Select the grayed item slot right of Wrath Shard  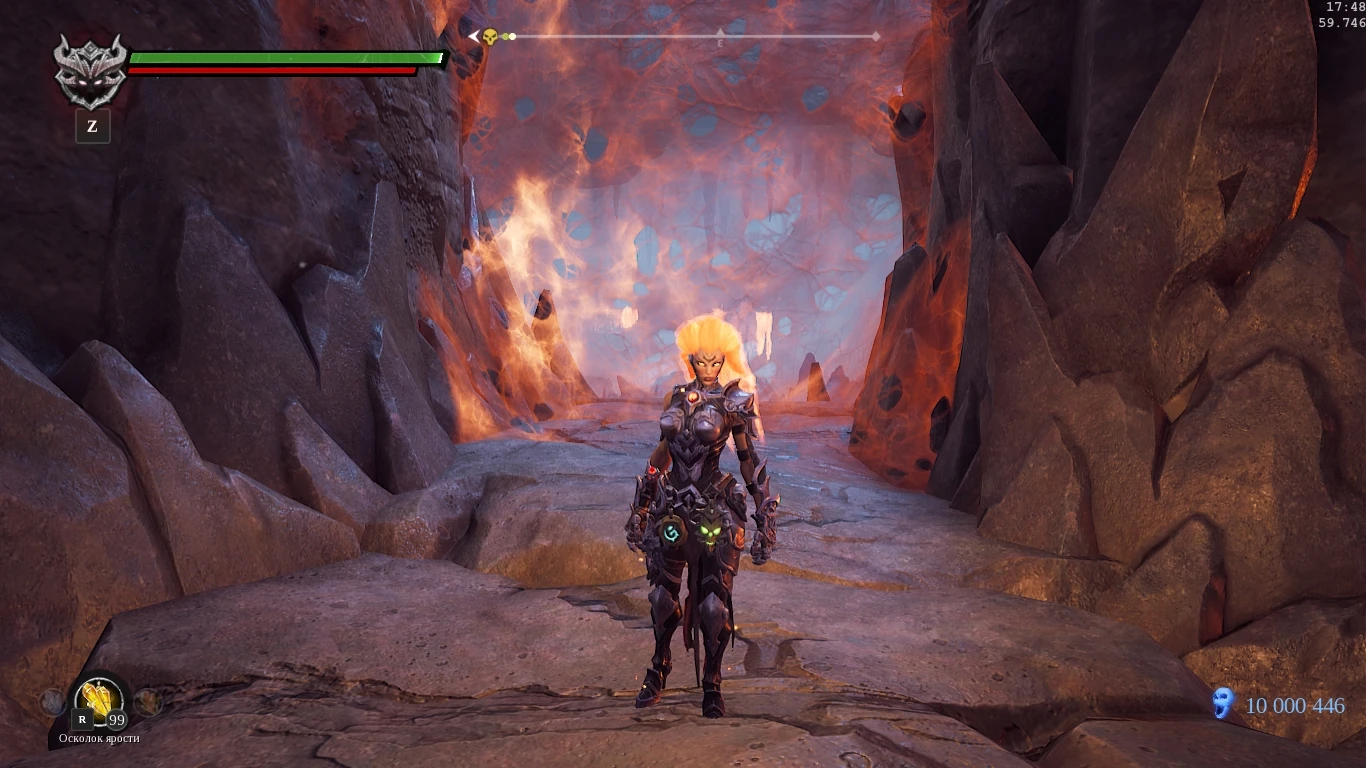point(148,702)
